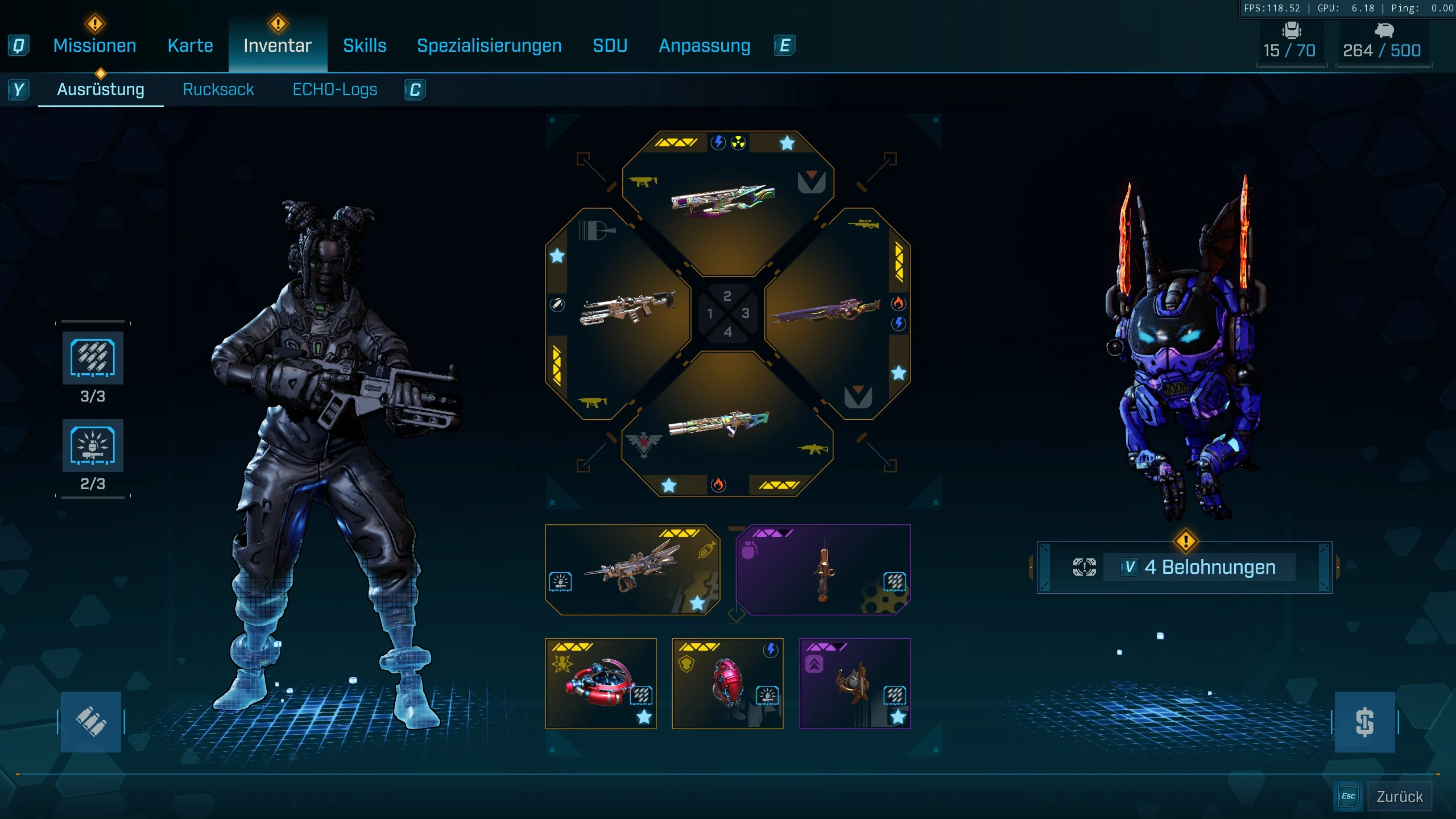
Task: Switch to the SDU tab
Action: 610,45
